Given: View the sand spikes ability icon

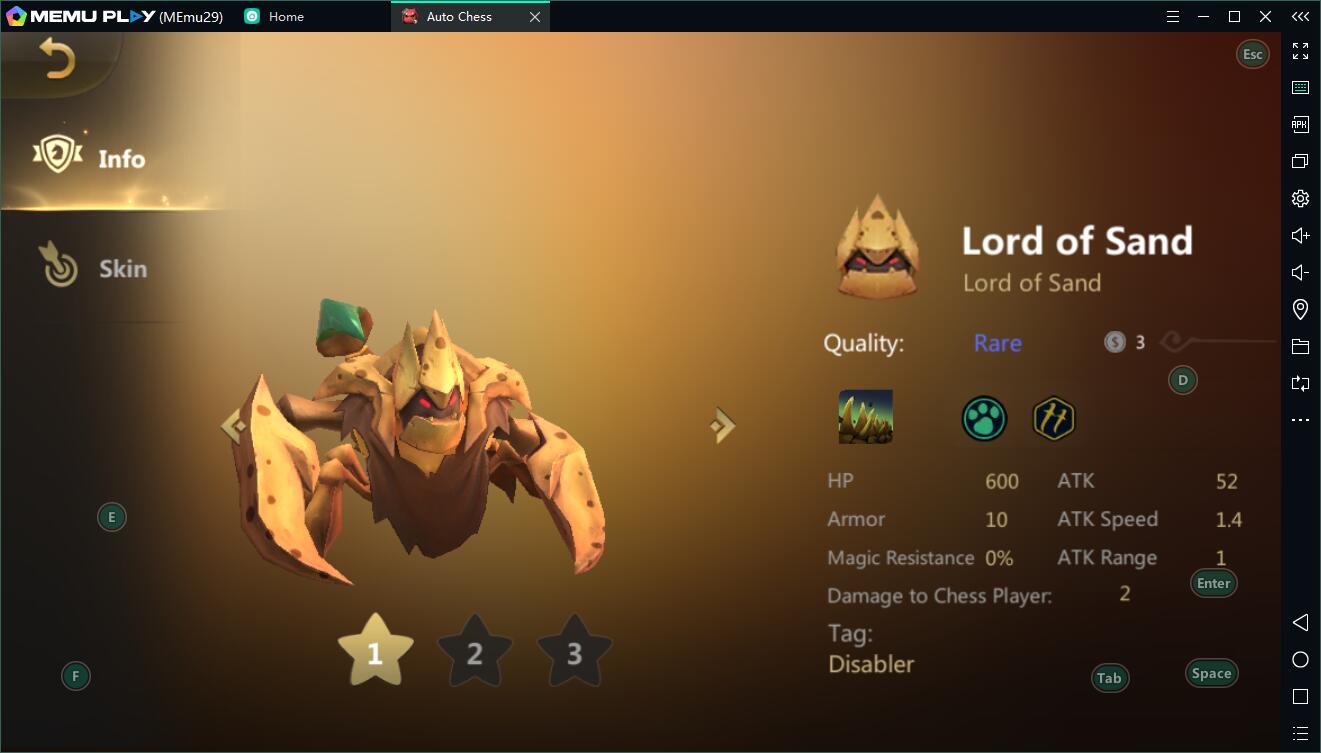Looking at the screenshot, I should 865,417.
